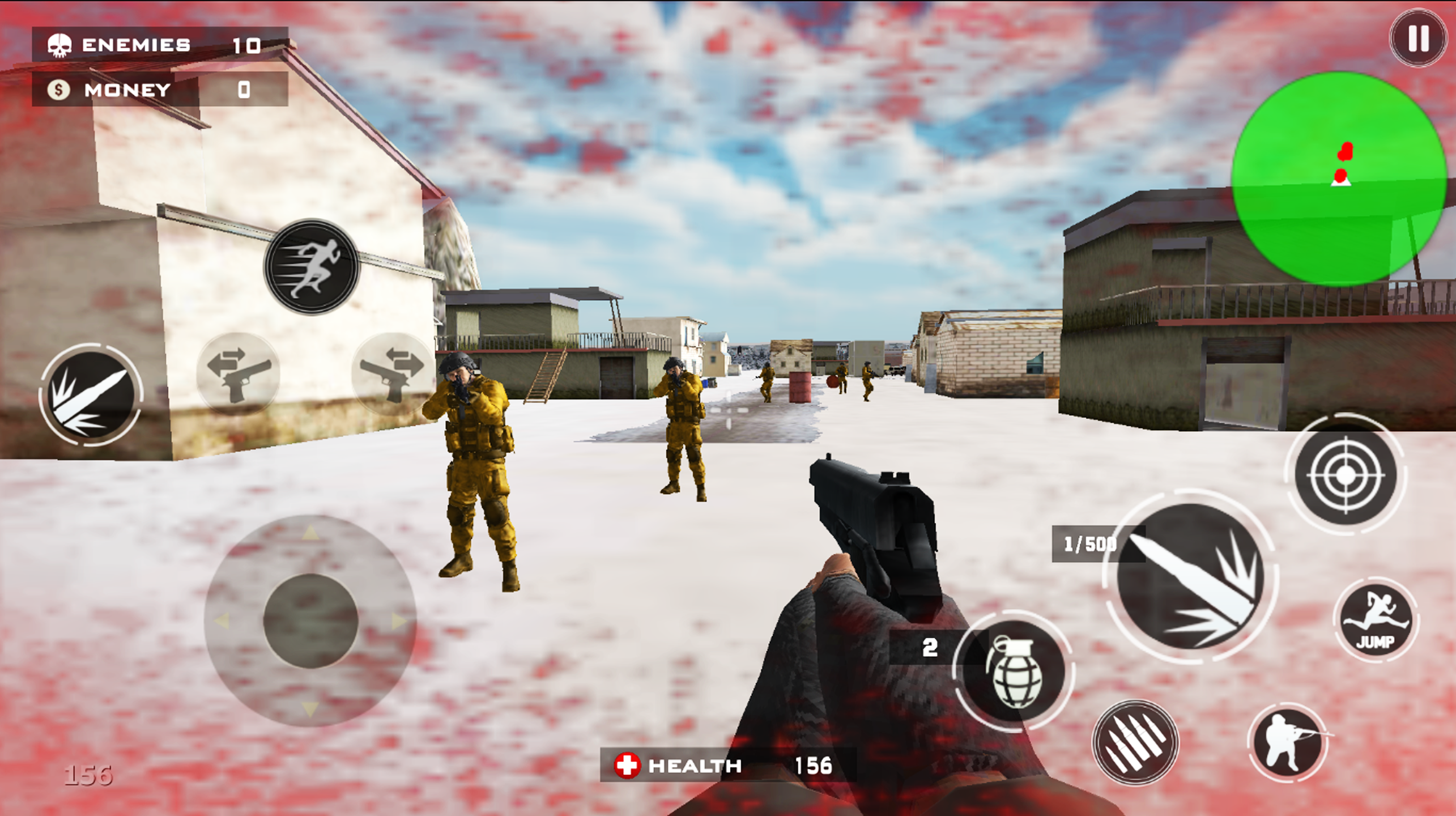Fire using the left bullet button
Viewport: 1456px width, 816px height.
click(91, 394)
